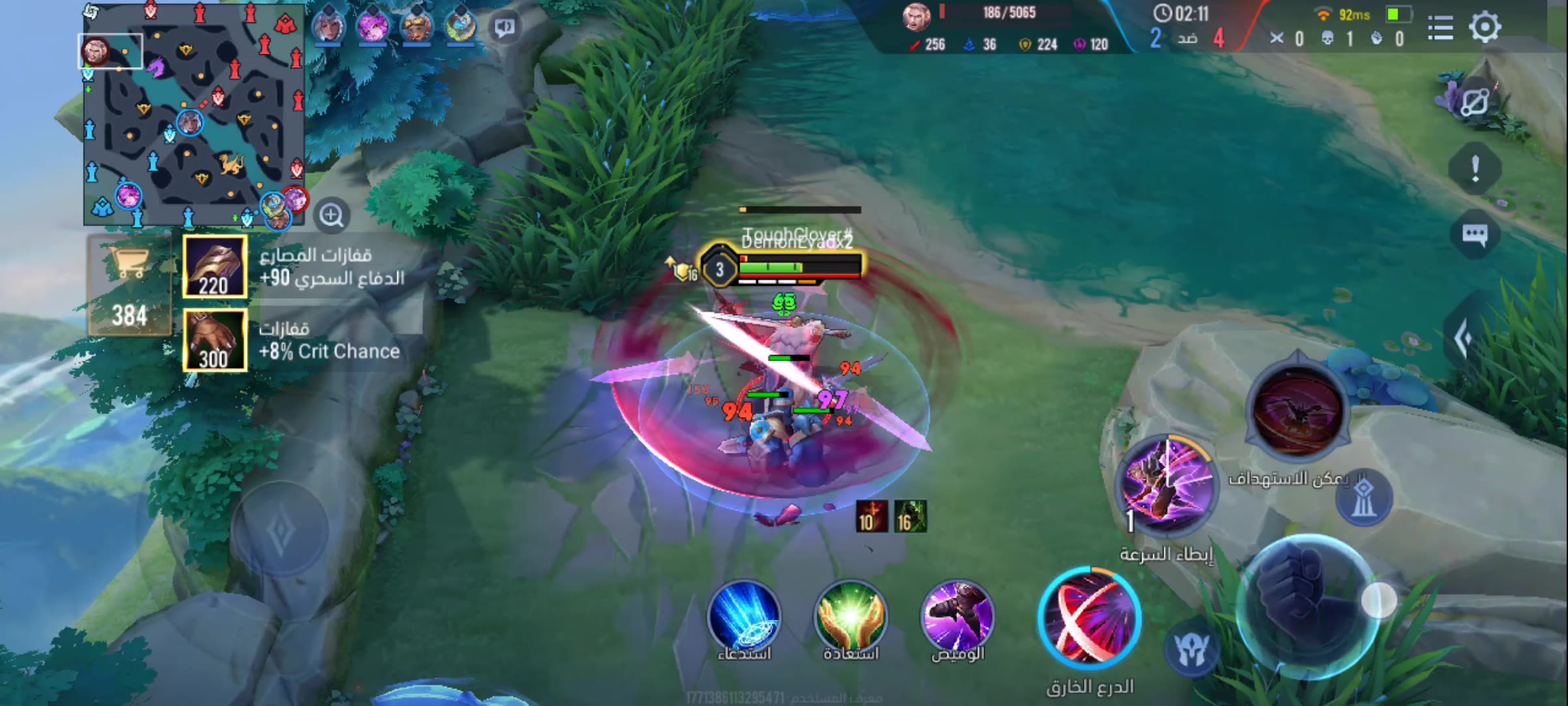Open the shop cart showing 384 gold

[x=129, y=286]
